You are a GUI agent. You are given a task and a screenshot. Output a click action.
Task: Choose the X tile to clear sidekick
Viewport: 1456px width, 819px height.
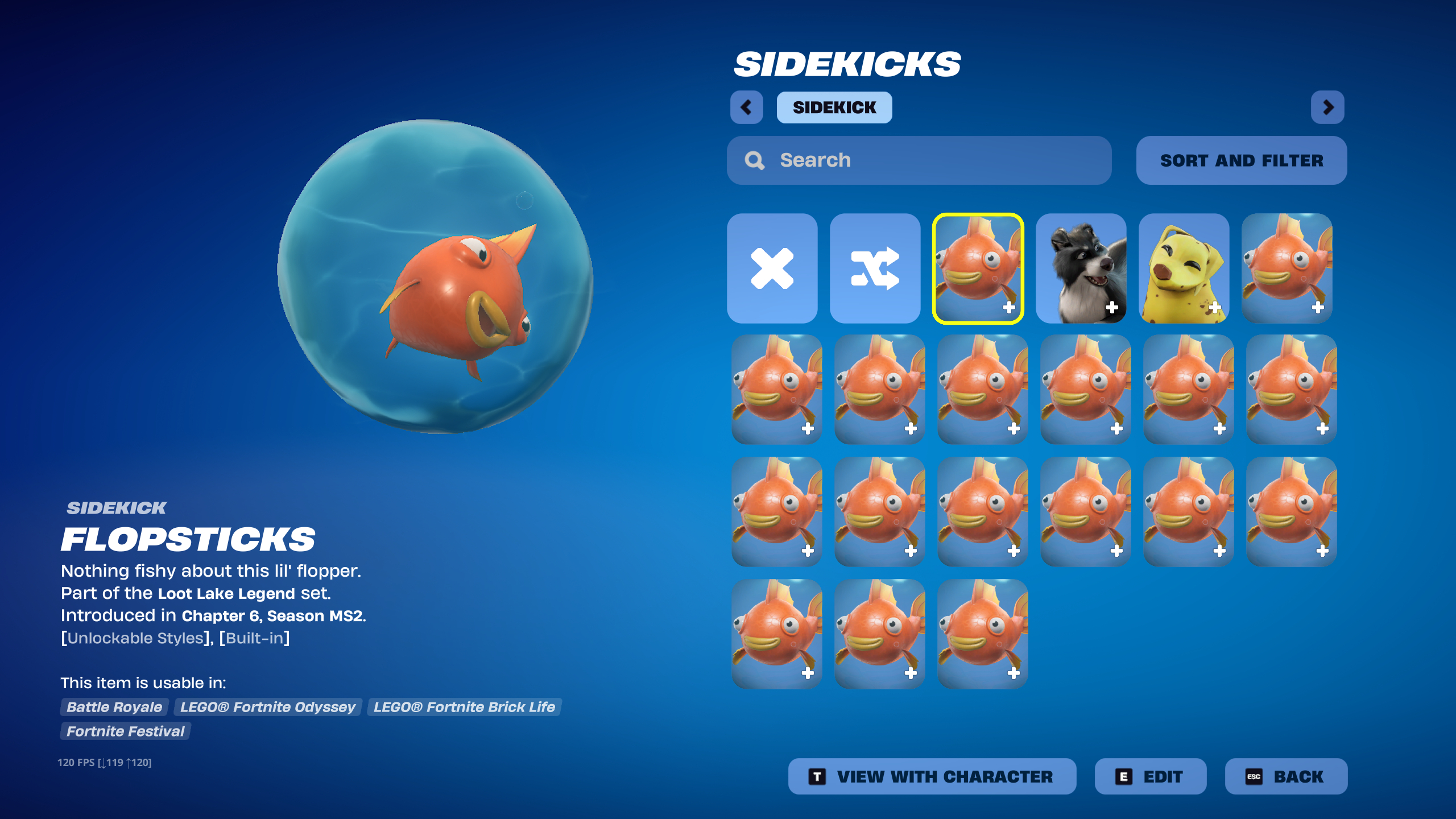[772, 268]
